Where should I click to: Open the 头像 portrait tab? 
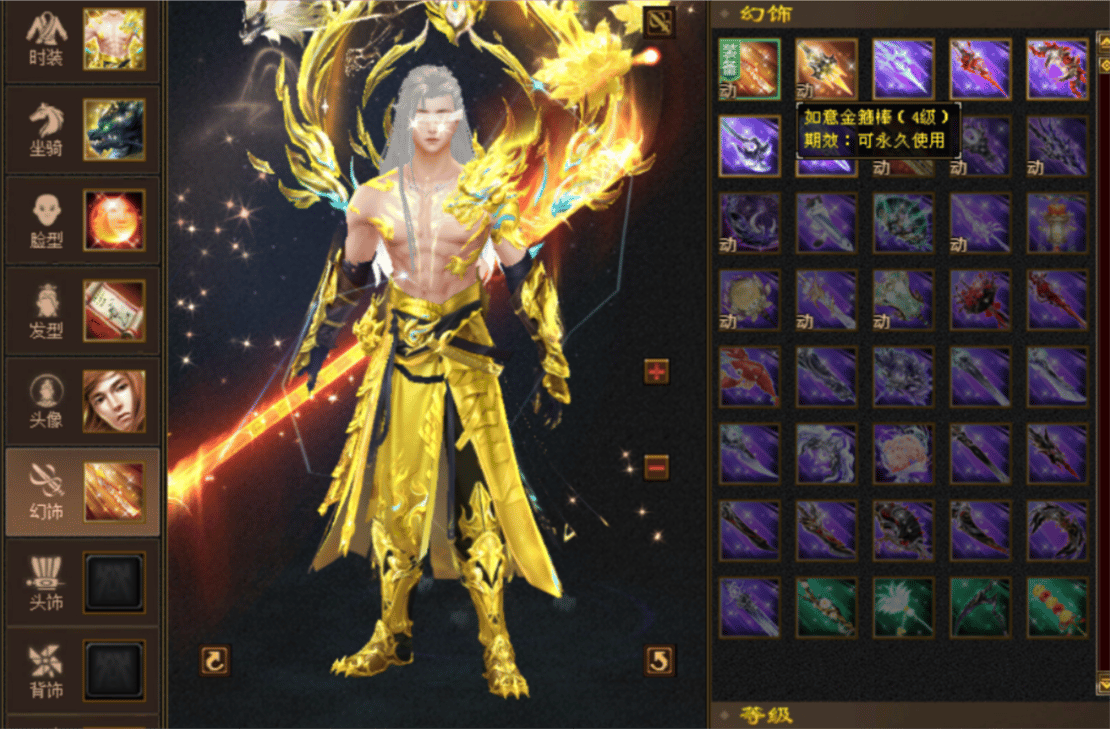click(82, 400)
